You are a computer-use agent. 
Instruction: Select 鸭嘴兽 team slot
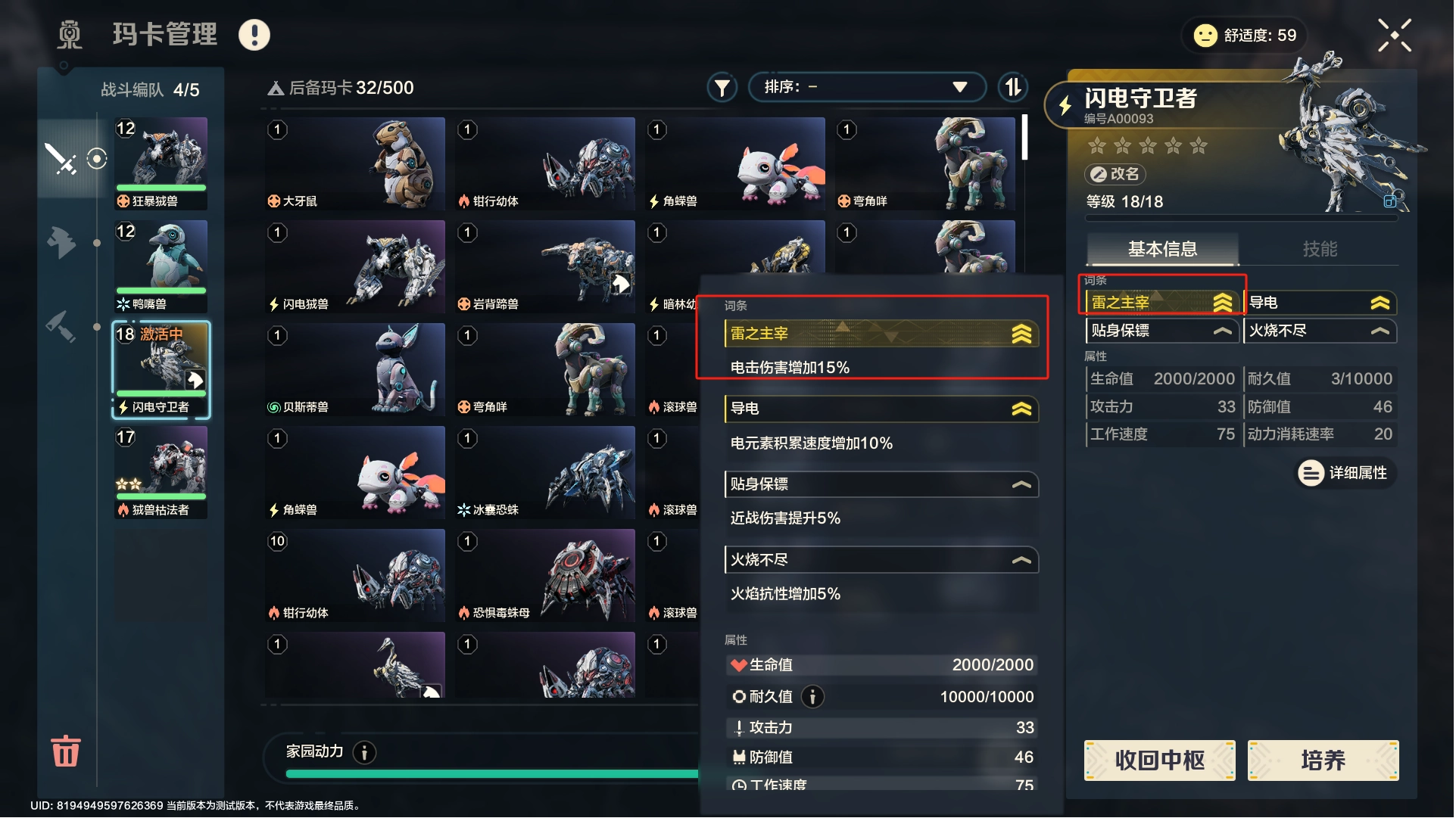pos(161,266)
